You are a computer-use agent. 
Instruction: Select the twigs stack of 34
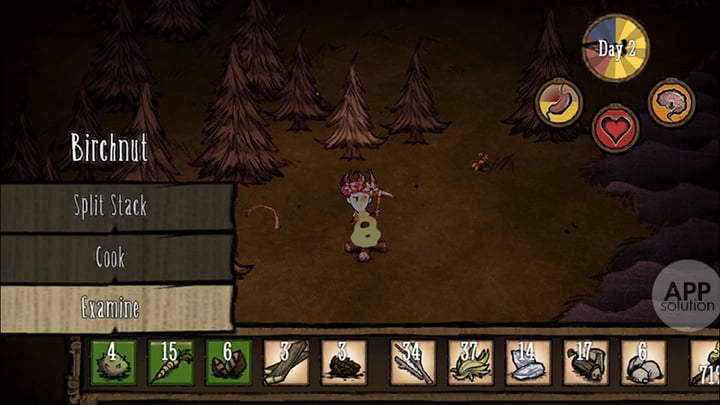pos(413,362)
